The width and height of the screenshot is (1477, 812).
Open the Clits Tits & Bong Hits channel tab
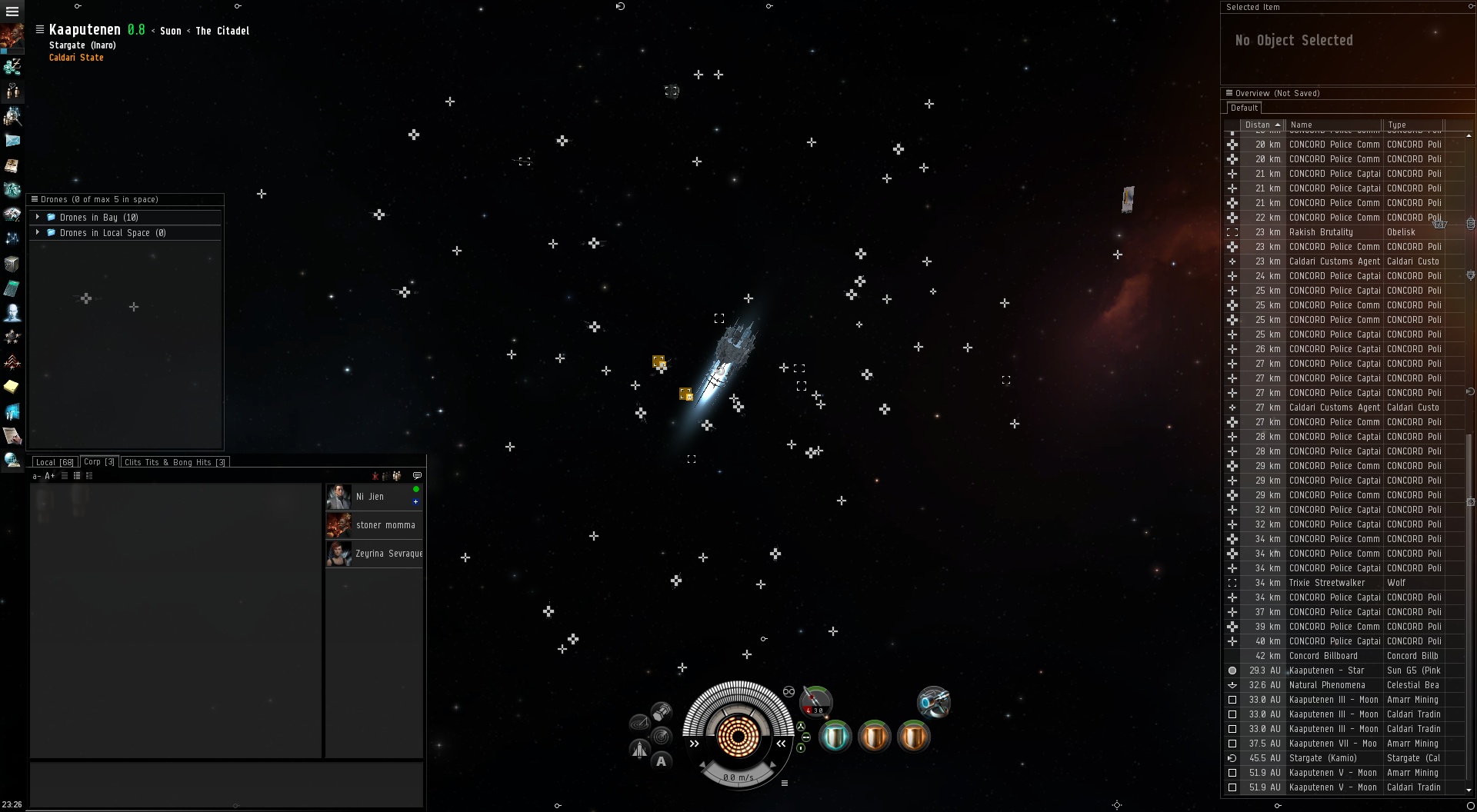click(x=175, y=462)
